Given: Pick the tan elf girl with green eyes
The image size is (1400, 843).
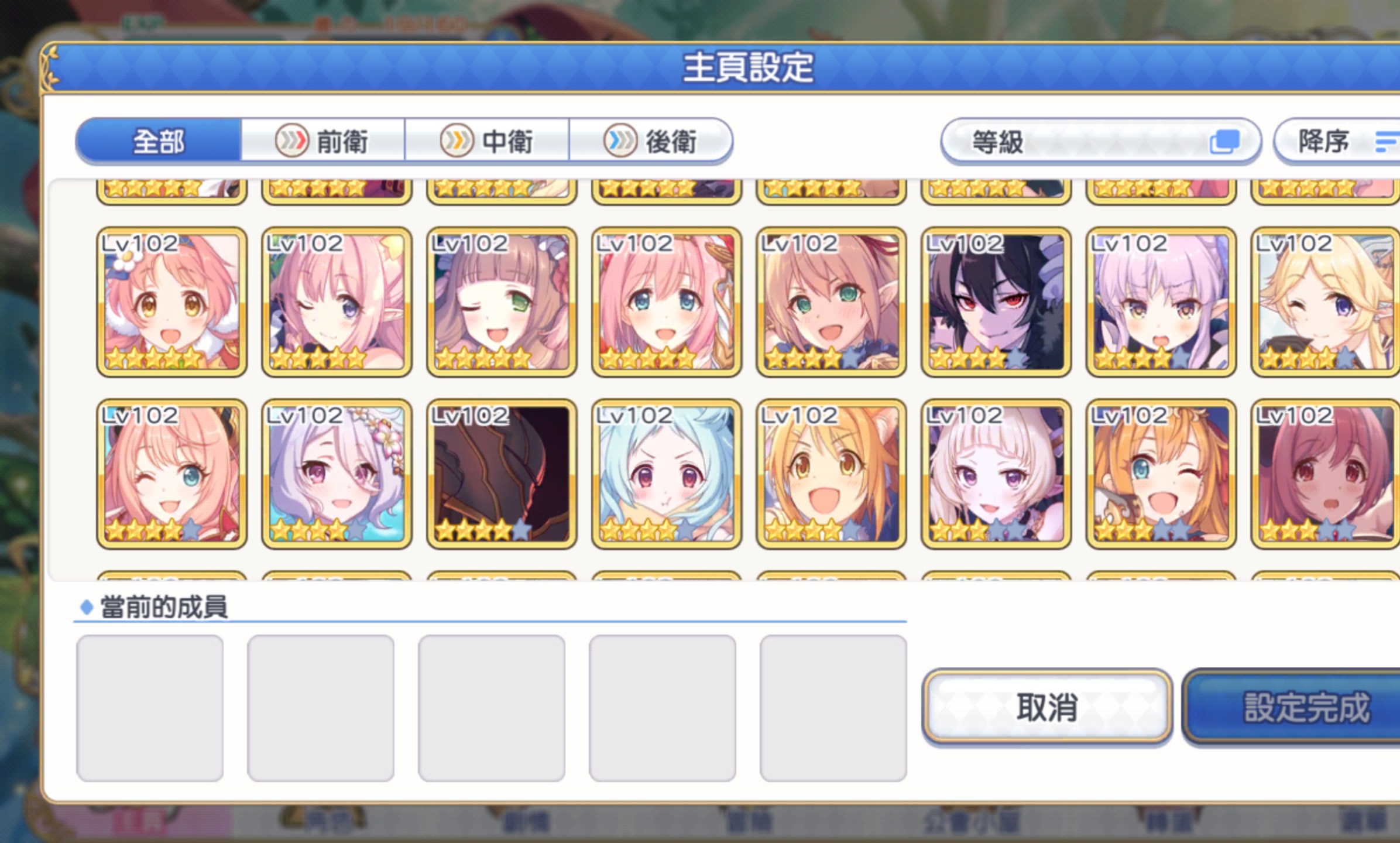Looking at the screenshot, I should pyautogui.click(x=831, y=302).
